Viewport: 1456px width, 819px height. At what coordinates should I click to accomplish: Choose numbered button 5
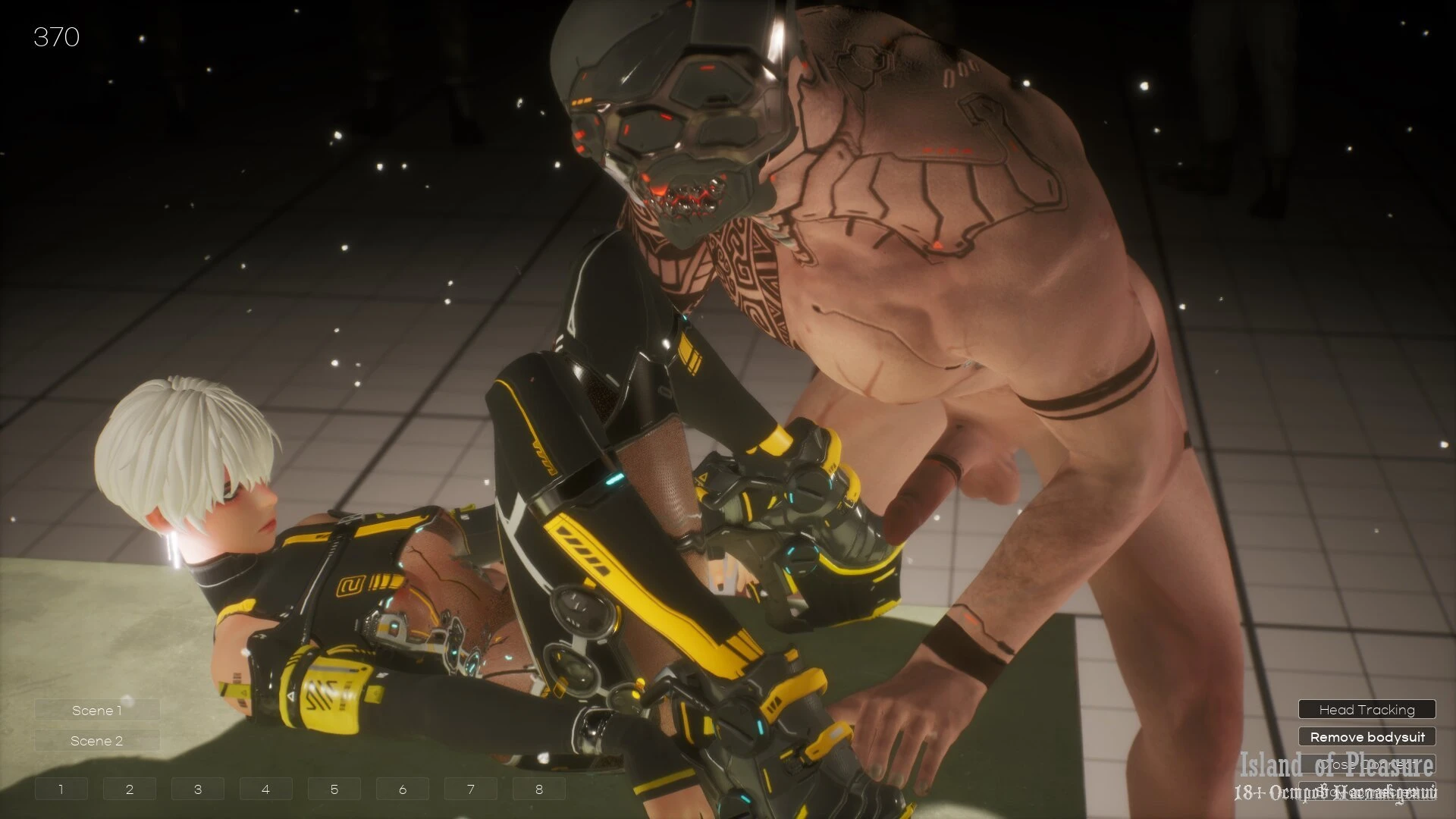pos(334,789)
